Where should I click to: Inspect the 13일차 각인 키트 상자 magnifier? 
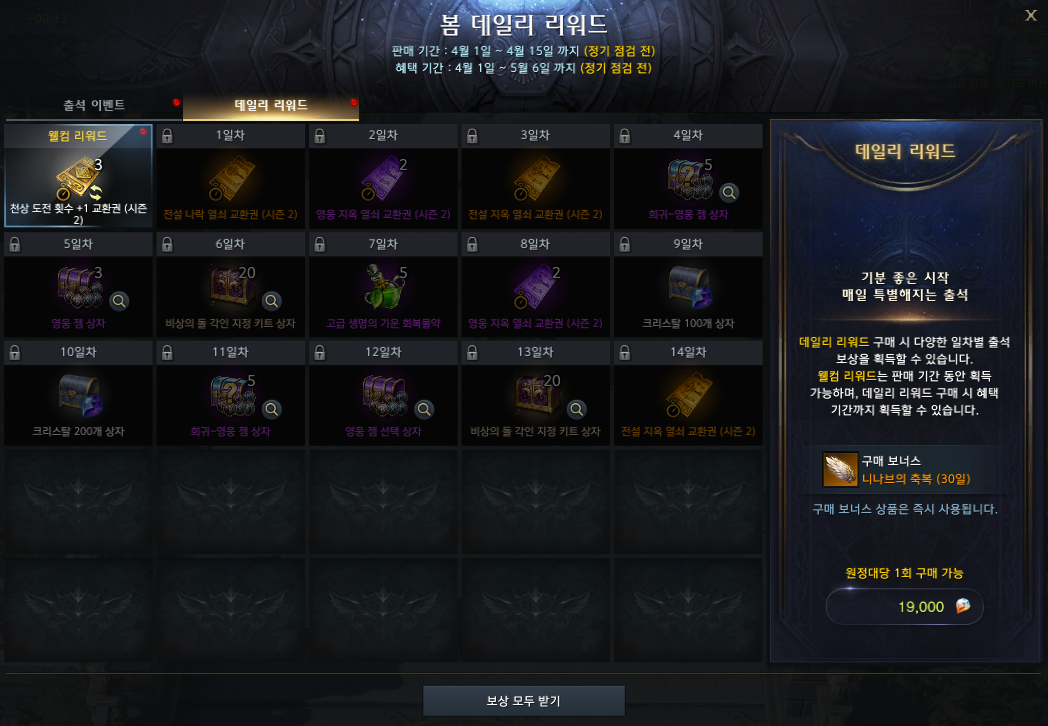576,409
